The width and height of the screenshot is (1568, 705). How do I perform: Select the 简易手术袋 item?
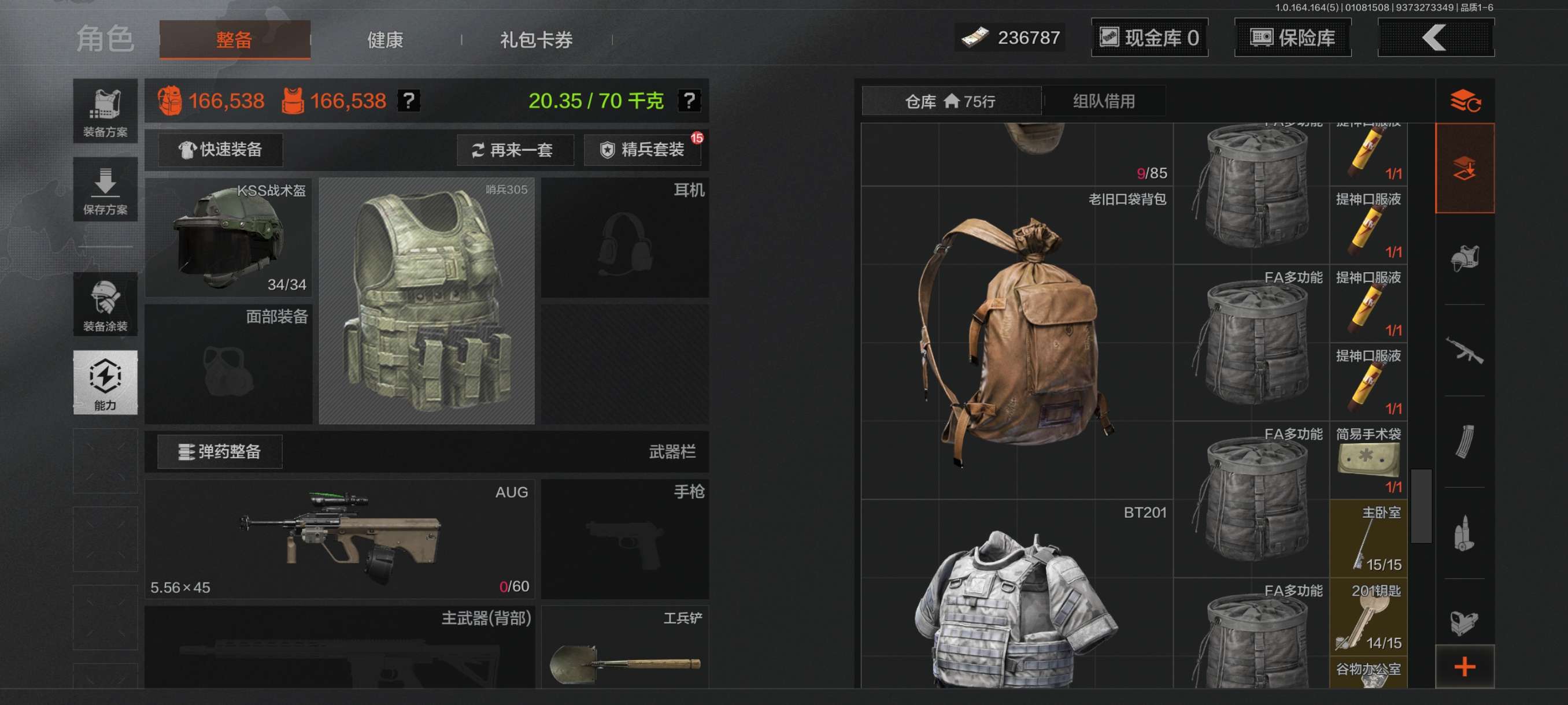click(1369, 460)
